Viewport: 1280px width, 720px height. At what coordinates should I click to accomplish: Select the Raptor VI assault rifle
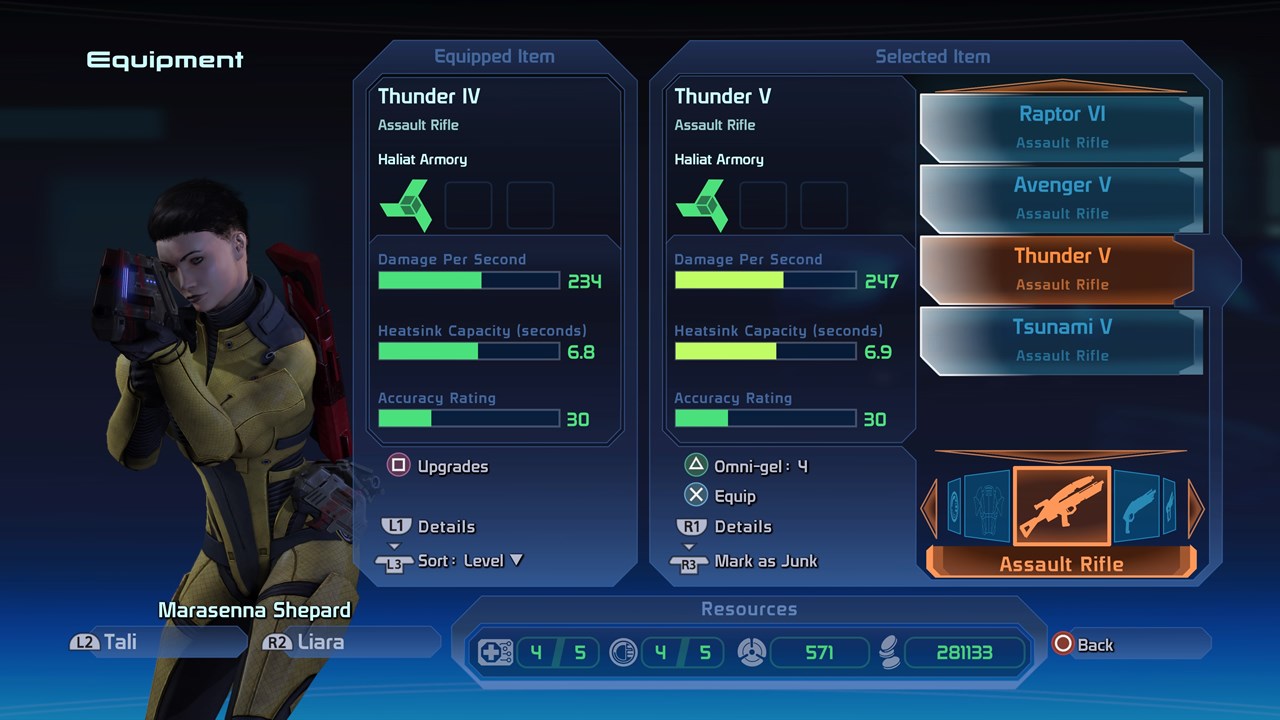coord(1061,127)
